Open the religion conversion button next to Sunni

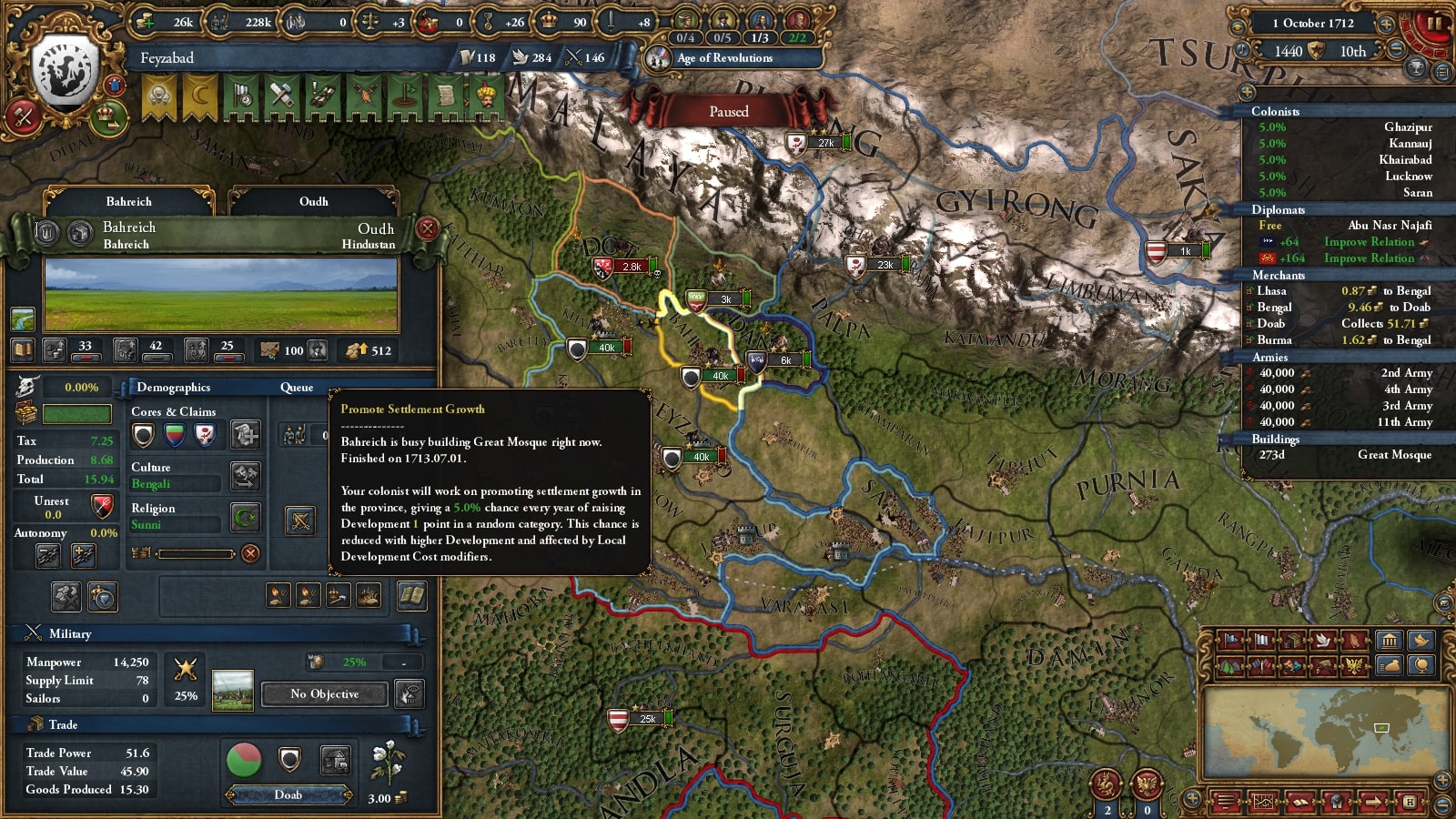coord(246,518)
